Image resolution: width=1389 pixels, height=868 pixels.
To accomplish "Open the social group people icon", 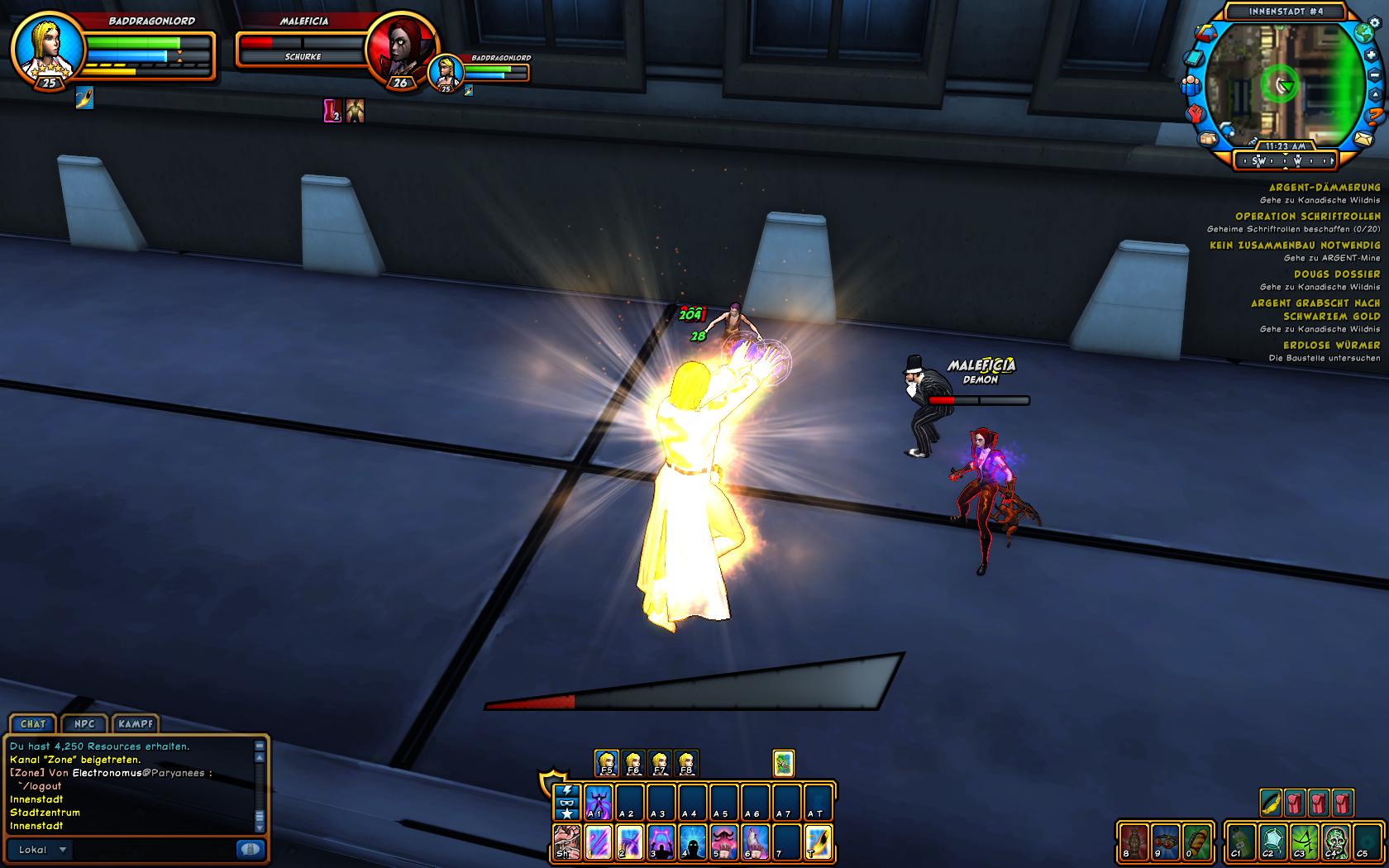I will pyautogui.click(x=1191, y=84).
